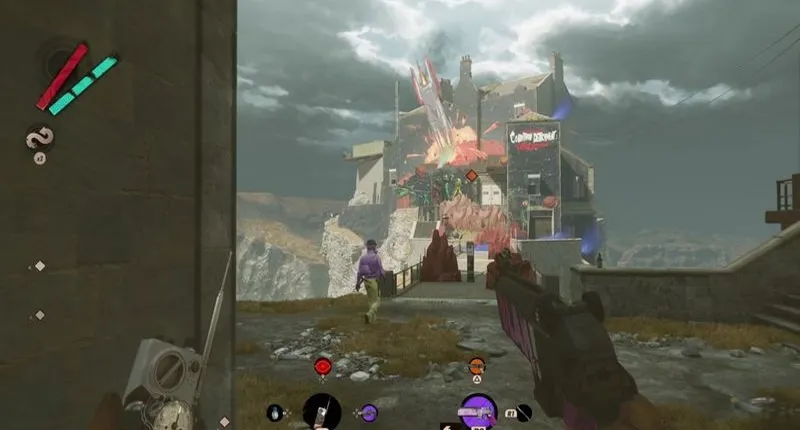The height and width of the screenshot is (430, 800).
Task: Select the grenade gadget icon
Action: [x=275, y=412]
